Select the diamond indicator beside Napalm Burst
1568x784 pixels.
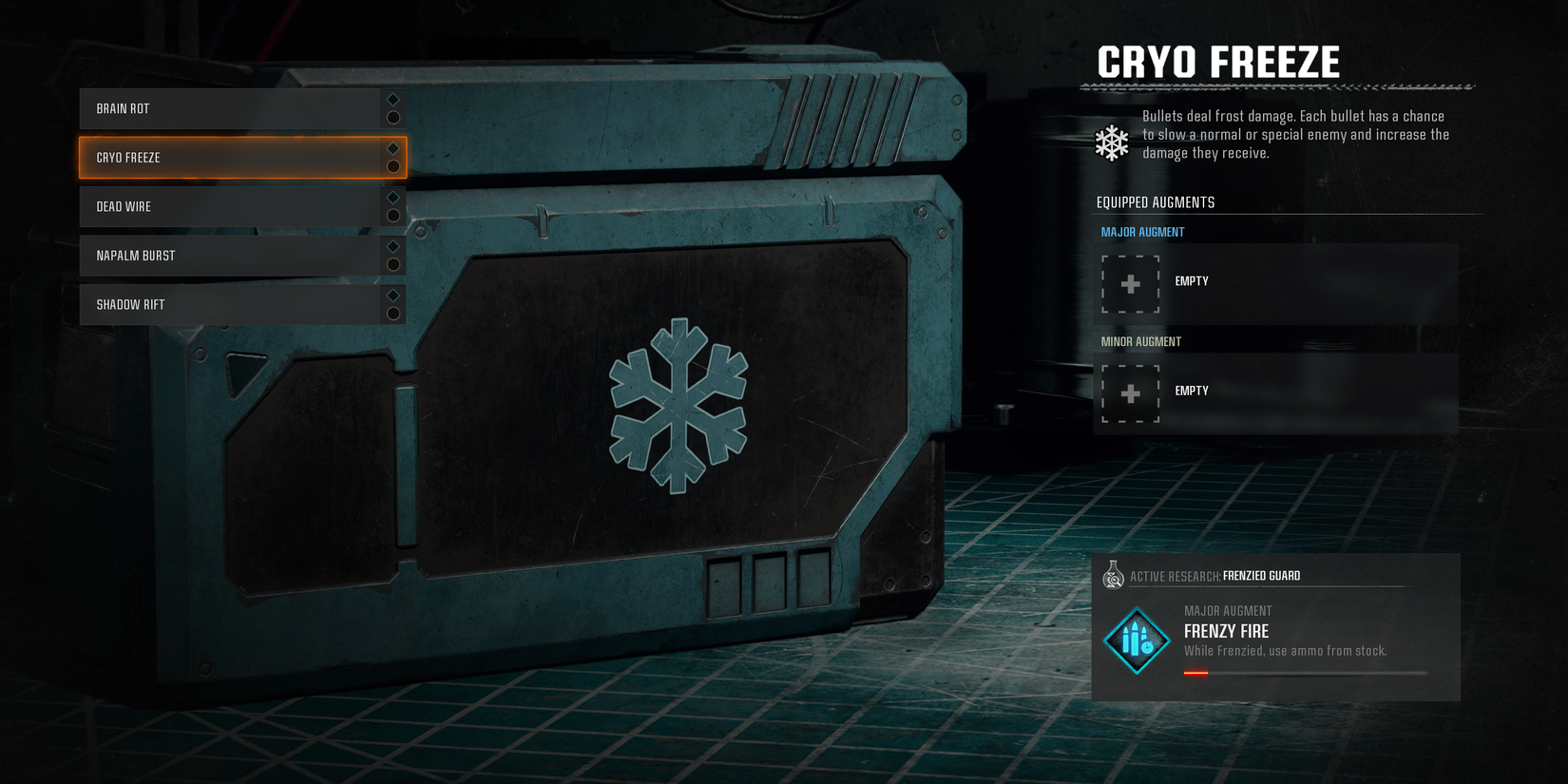tap(392, 245)
